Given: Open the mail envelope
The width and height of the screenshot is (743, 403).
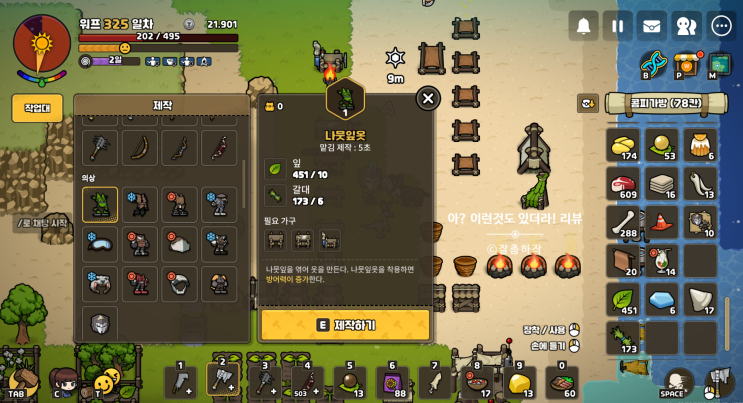Looking at the screenshot, I should [652, 26].
